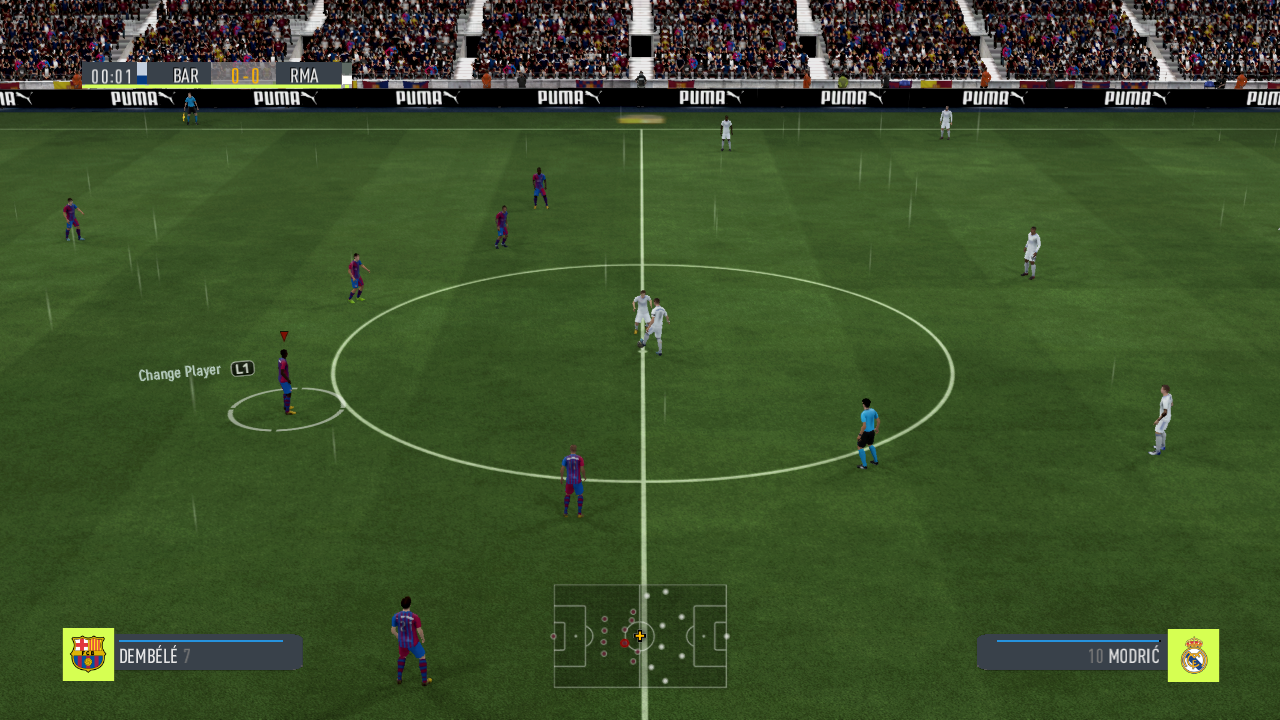Click the Modrić player name panel
The image size is (1280, 720).
(x=1072, y=654)
